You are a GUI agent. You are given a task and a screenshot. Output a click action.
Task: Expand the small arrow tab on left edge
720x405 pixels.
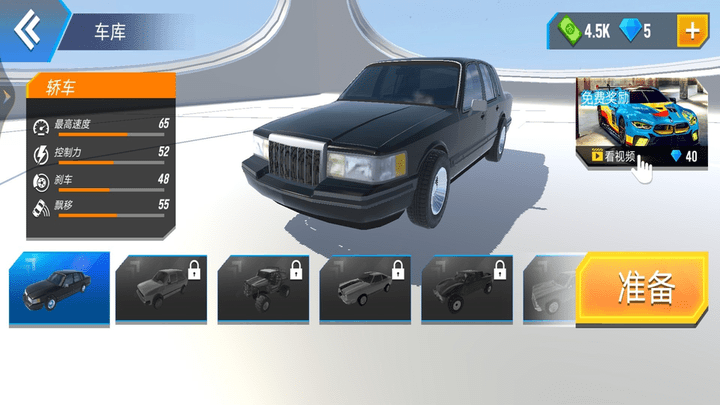tap(6, 96)
